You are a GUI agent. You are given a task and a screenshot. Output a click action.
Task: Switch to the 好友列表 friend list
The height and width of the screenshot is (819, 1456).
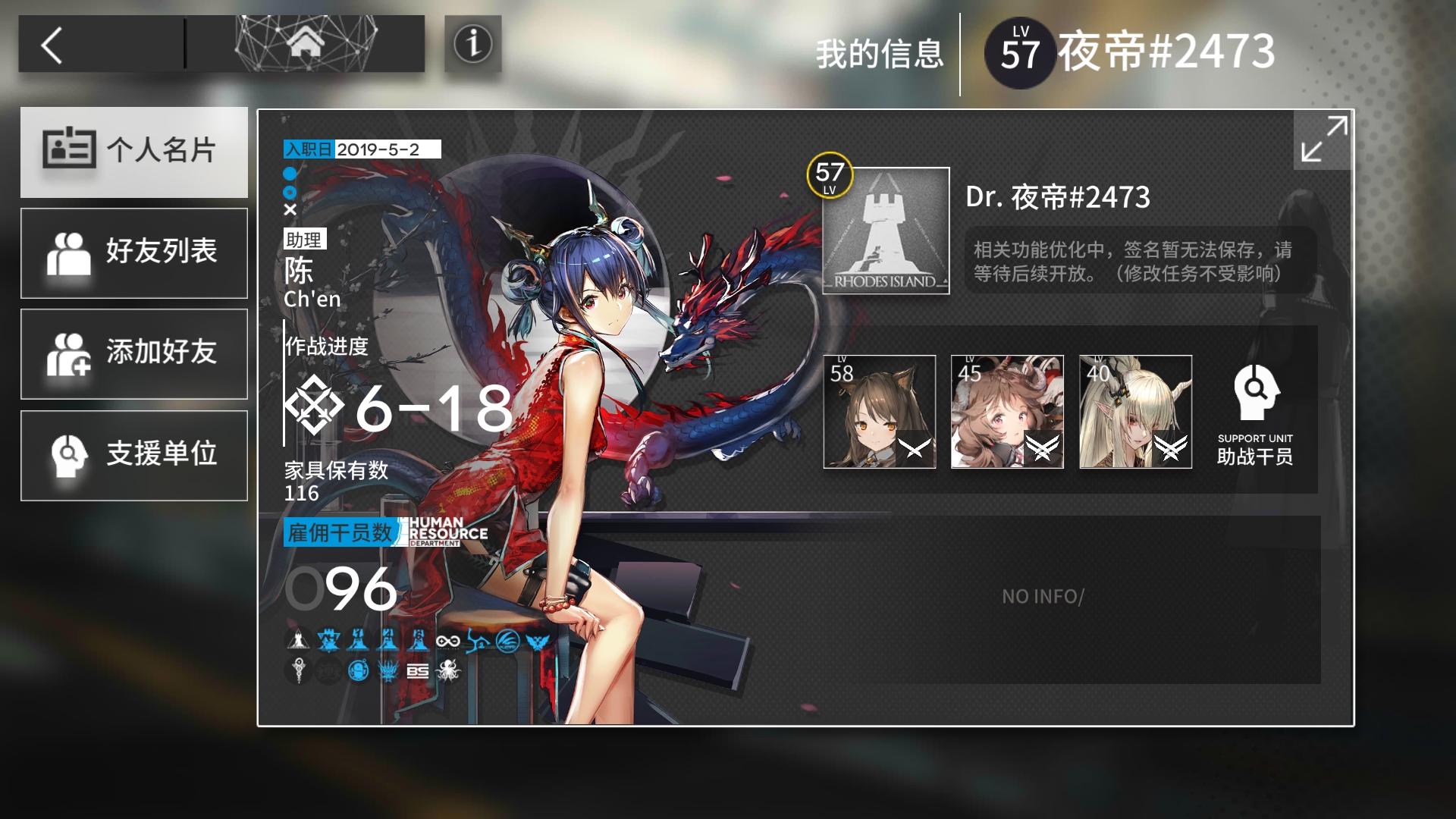[x=134, y=253]
